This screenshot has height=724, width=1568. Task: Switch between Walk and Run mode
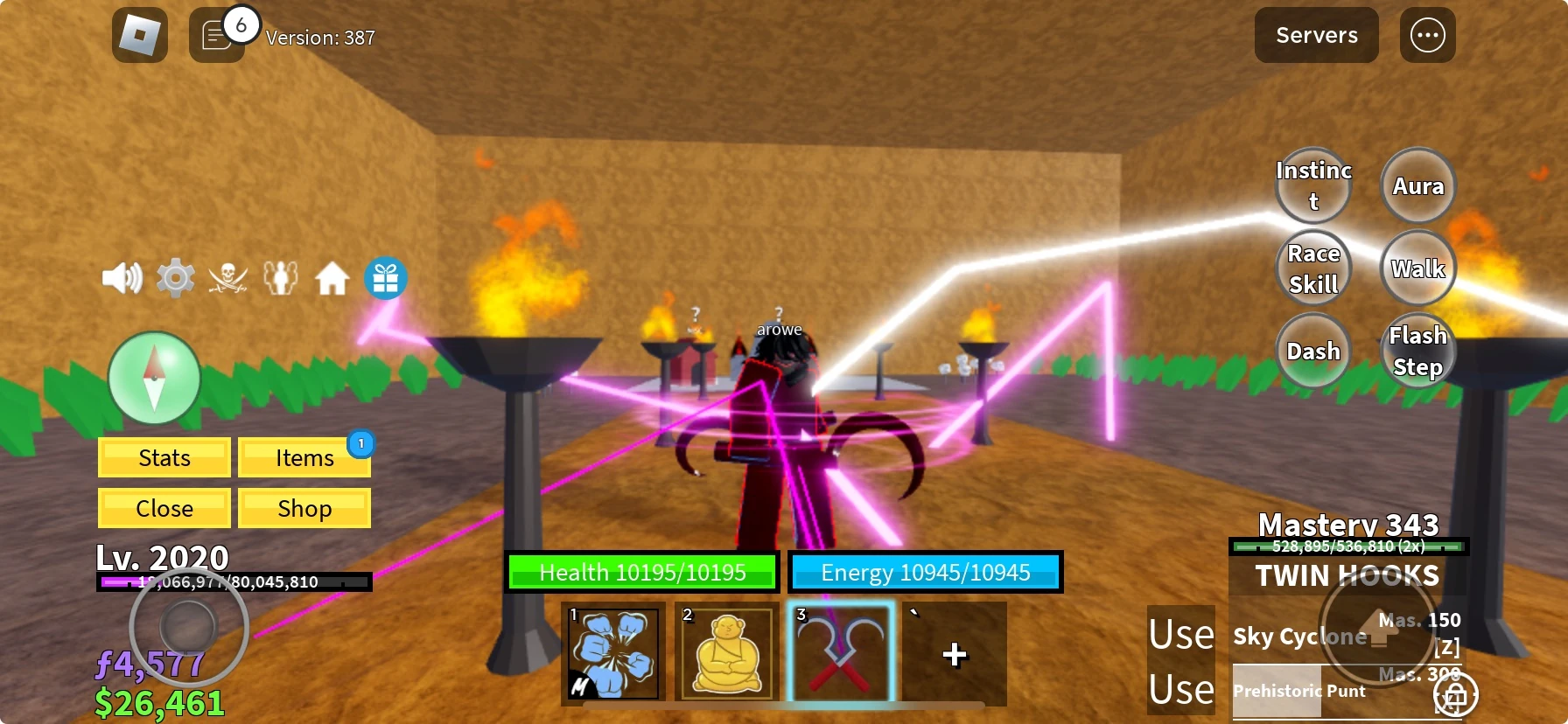[x=1417, y=268]
